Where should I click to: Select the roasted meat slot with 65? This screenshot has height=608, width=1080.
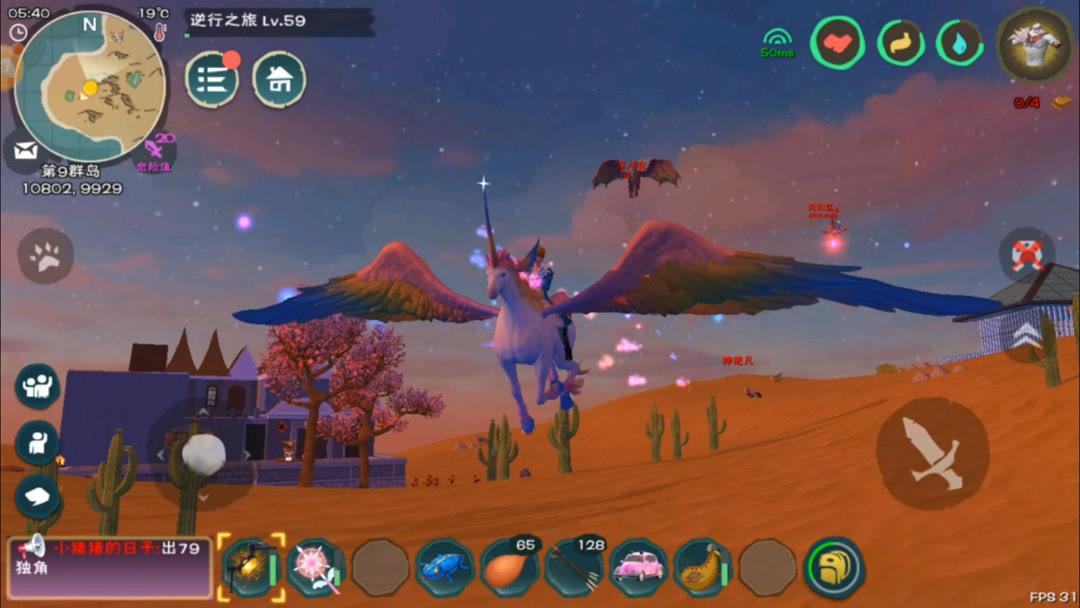509,568
